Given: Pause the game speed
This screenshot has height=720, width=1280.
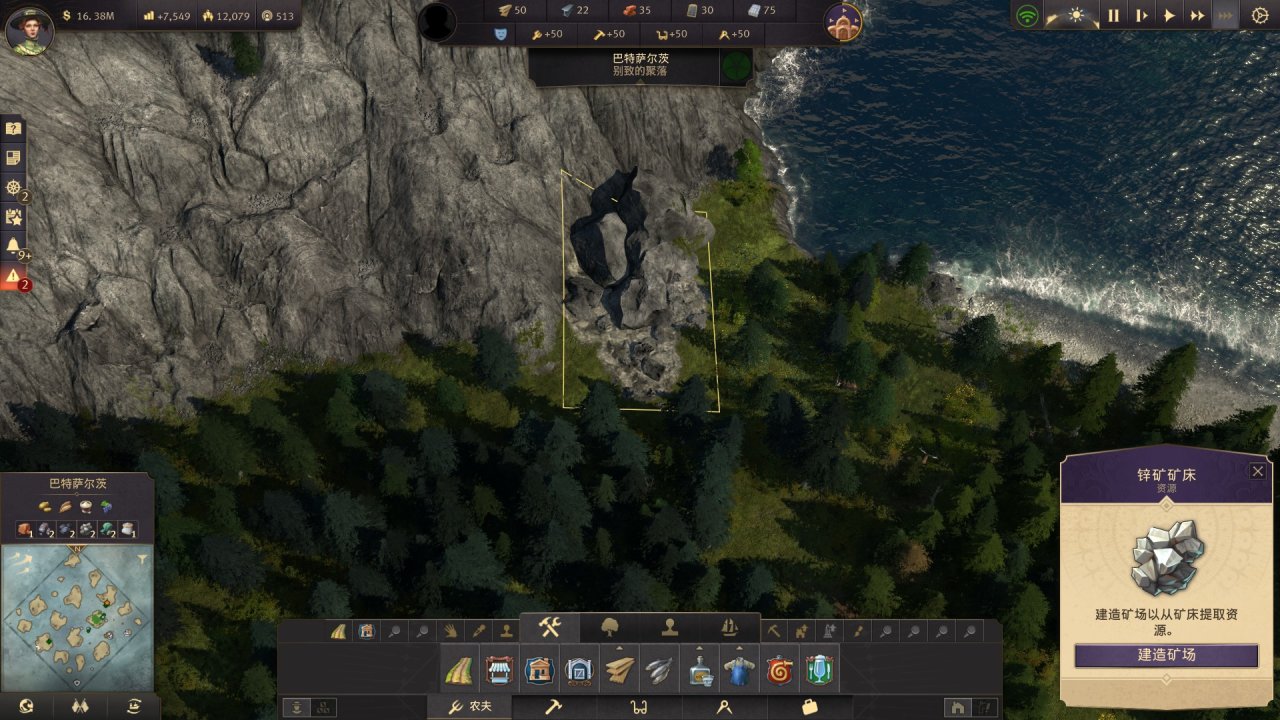Looking at the screenshot, I should [x=1113, y=16].
